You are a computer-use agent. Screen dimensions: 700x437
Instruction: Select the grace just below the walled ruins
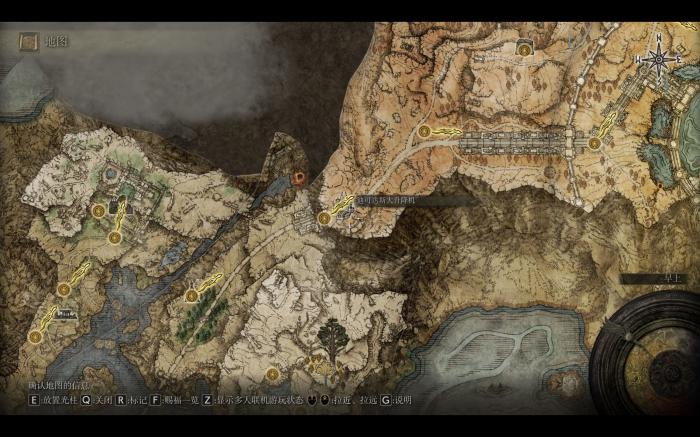coord(115,237)
